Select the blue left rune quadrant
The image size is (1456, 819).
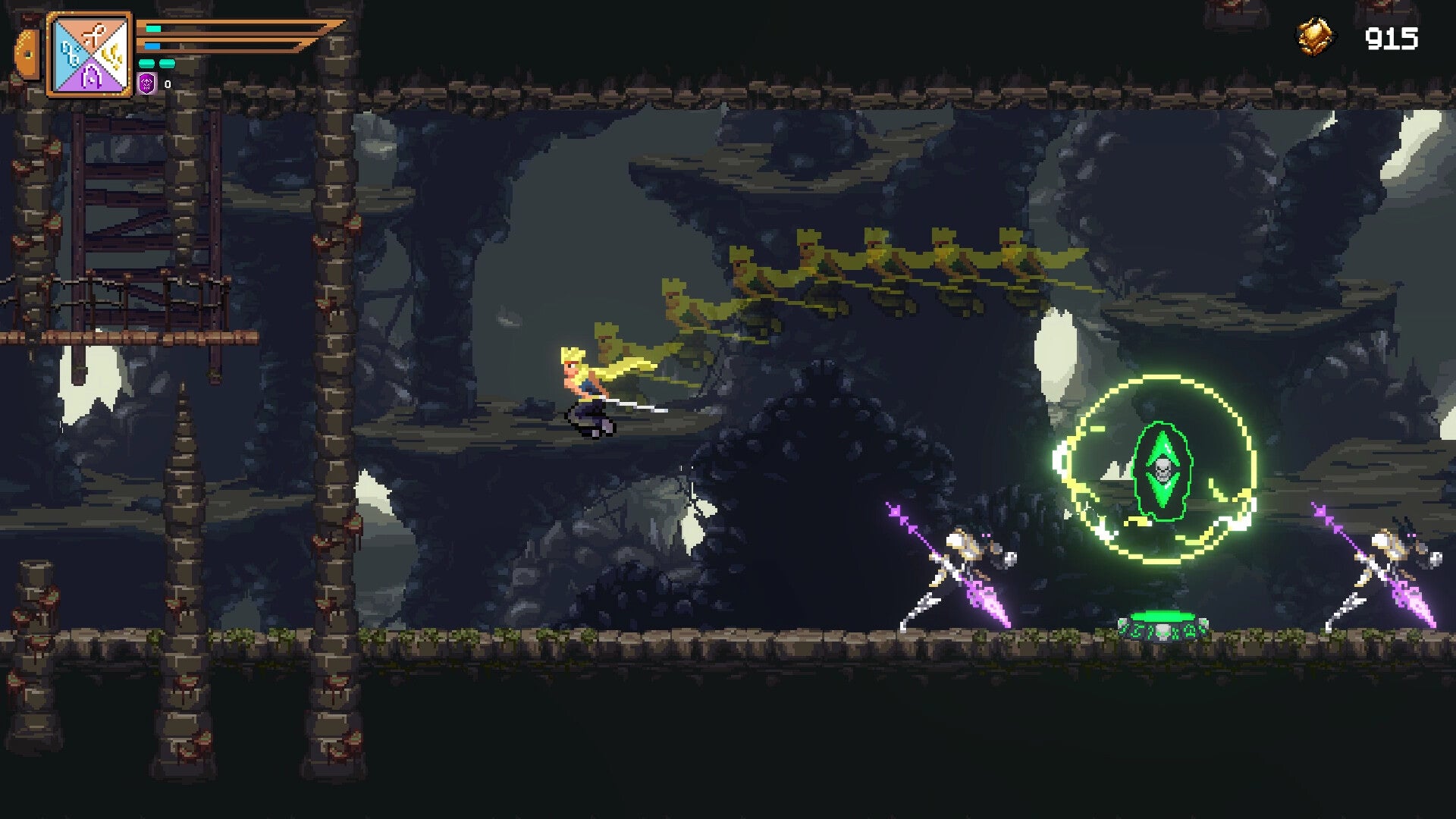click(69, 55)
